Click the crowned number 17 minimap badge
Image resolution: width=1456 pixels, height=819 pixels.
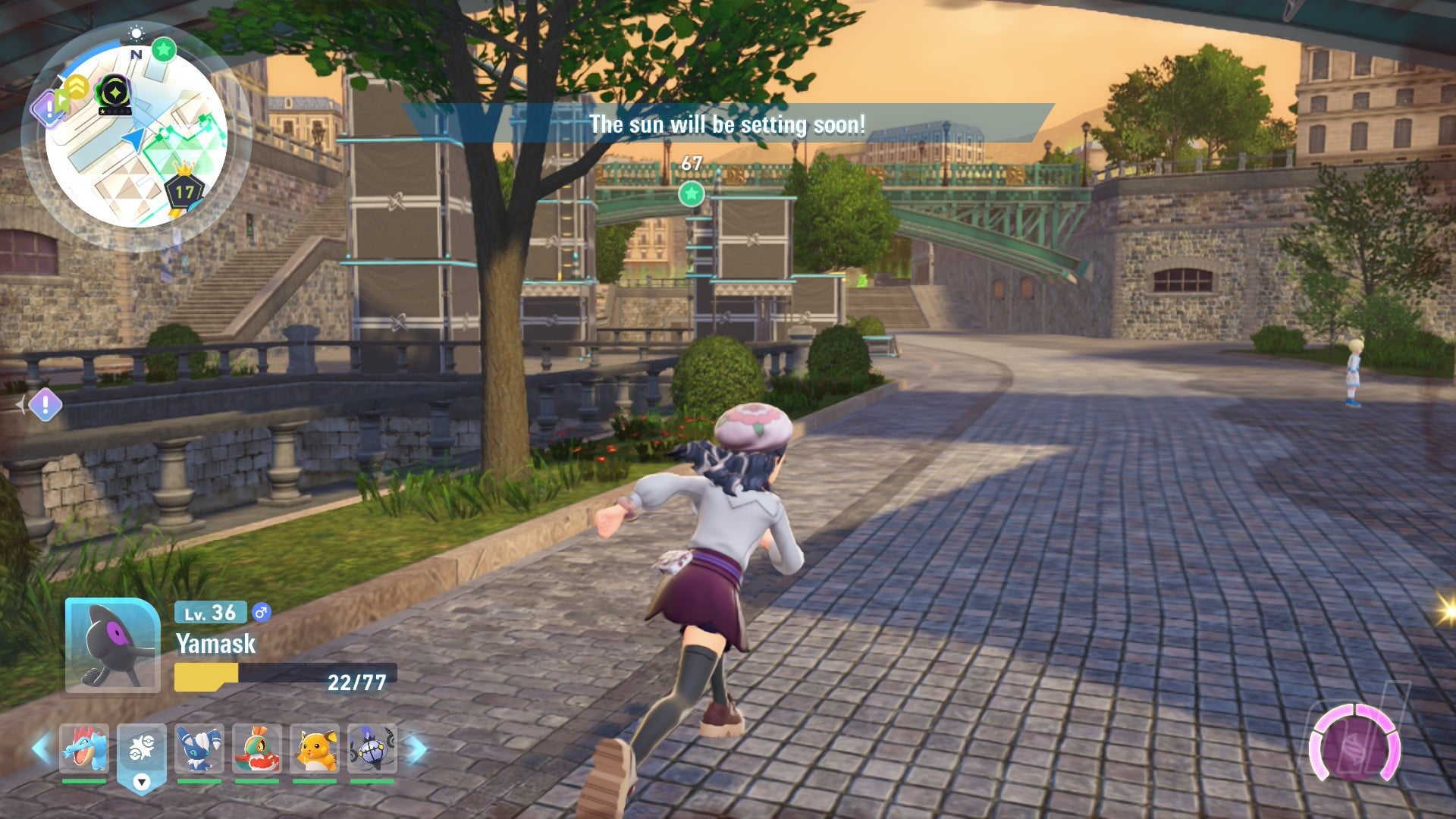point(184,190)
